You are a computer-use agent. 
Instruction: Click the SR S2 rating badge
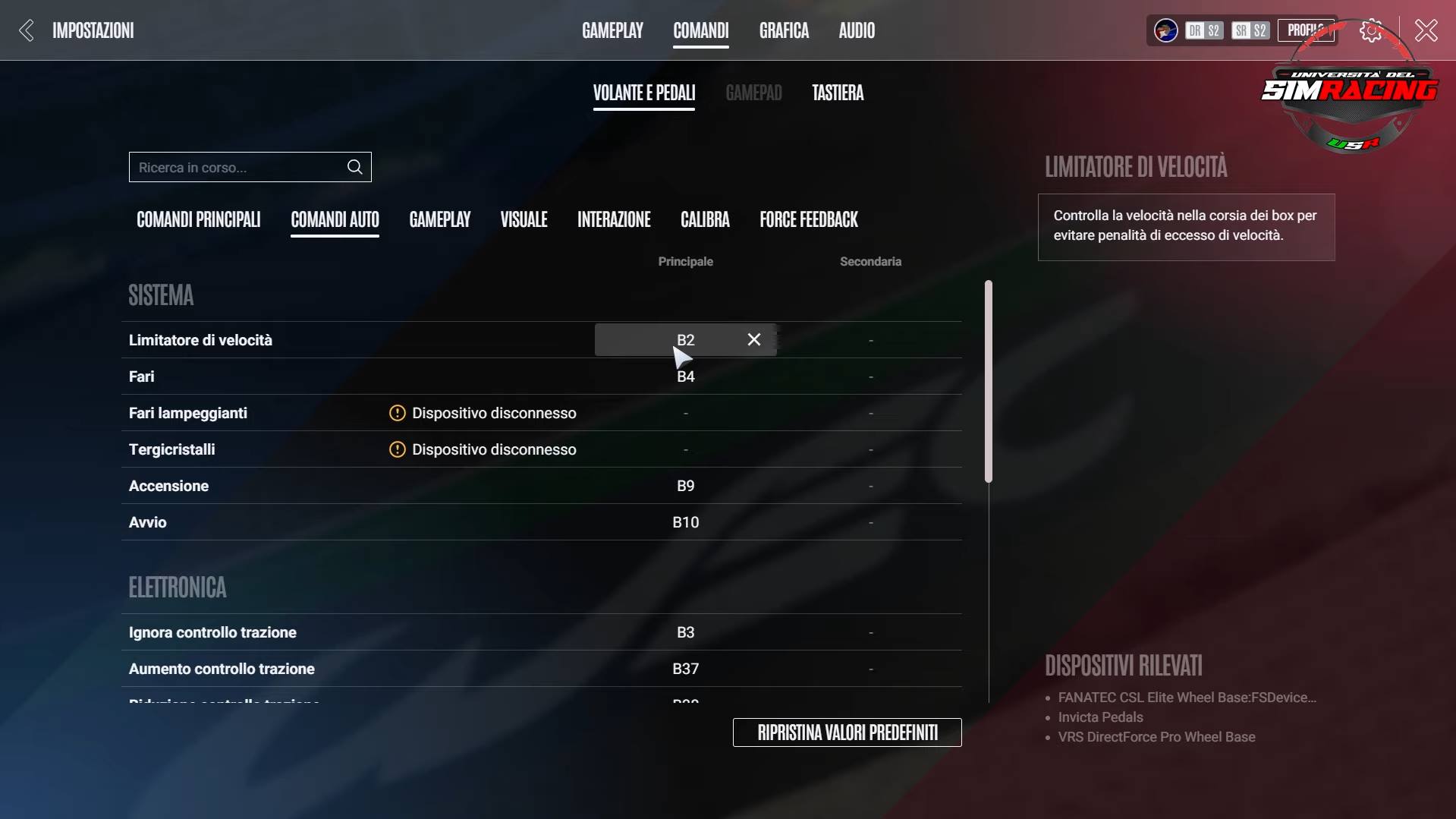[x=1249, y=30]
